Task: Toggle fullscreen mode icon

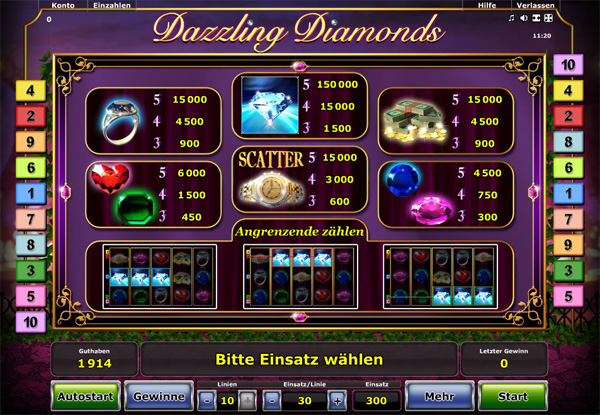Action: point(548,19)
